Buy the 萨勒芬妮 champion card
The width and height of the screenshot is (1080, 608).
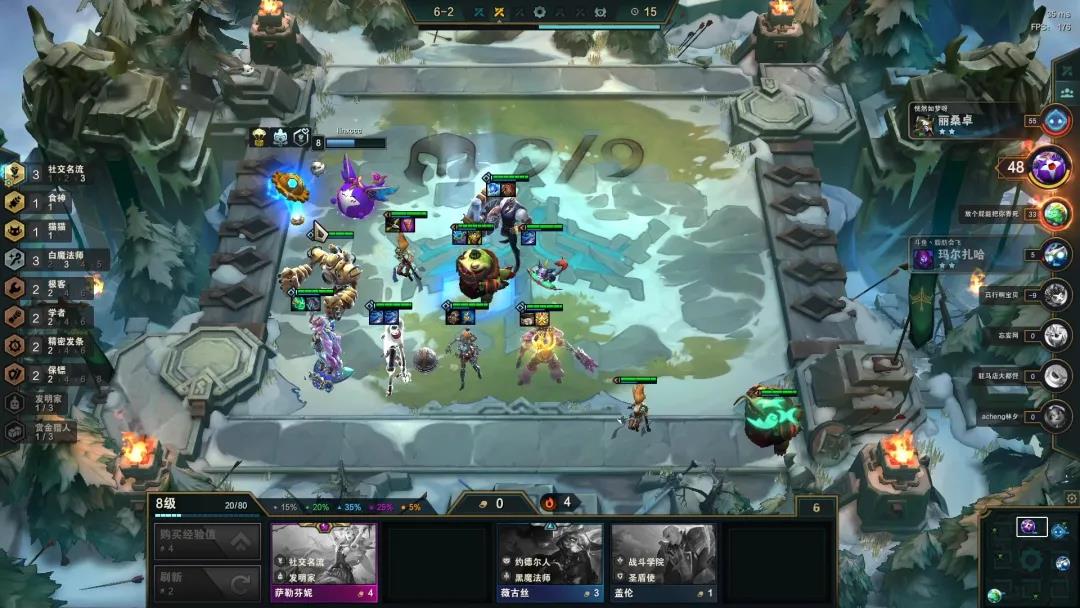tap(324, 560)
